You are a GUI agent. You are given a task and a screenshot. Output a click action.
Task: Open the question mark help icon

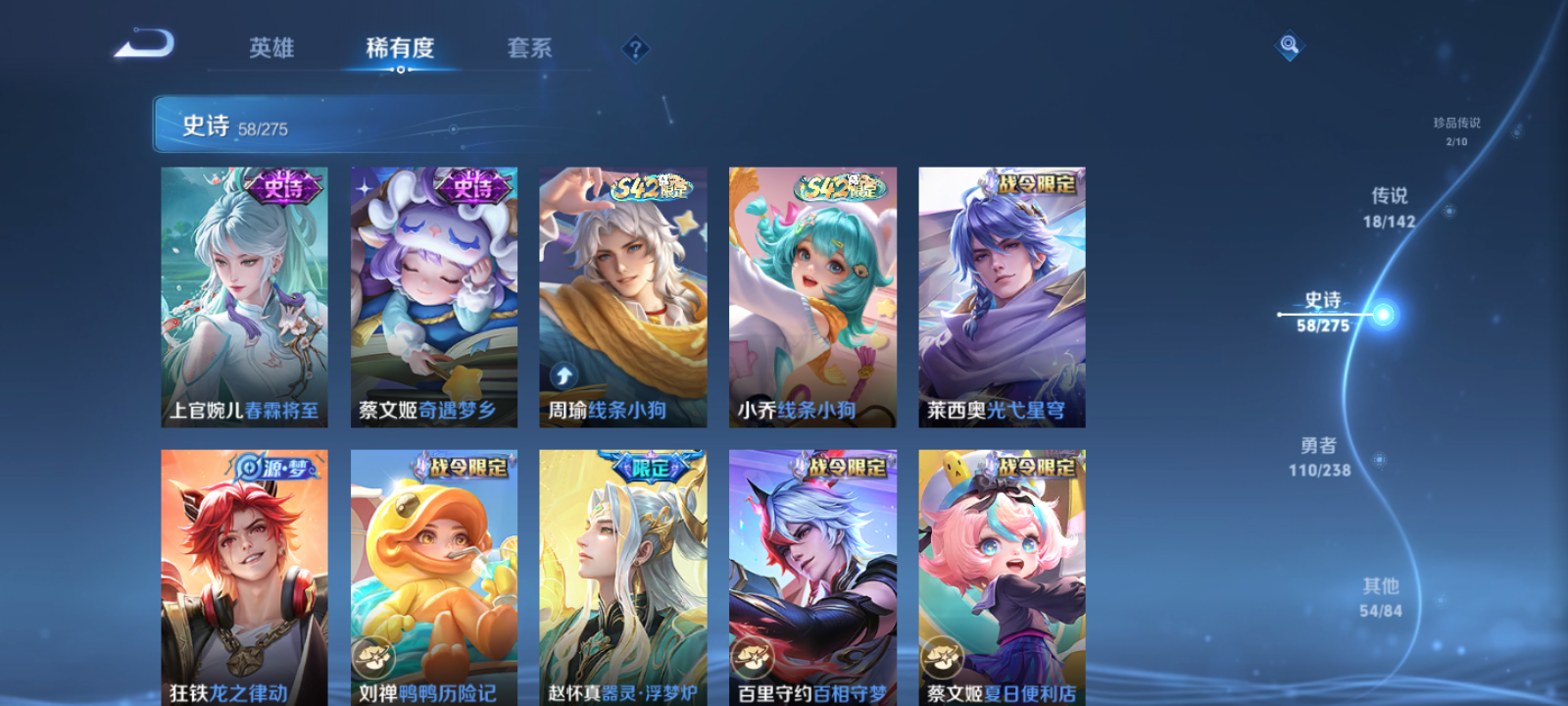point(638,47)
